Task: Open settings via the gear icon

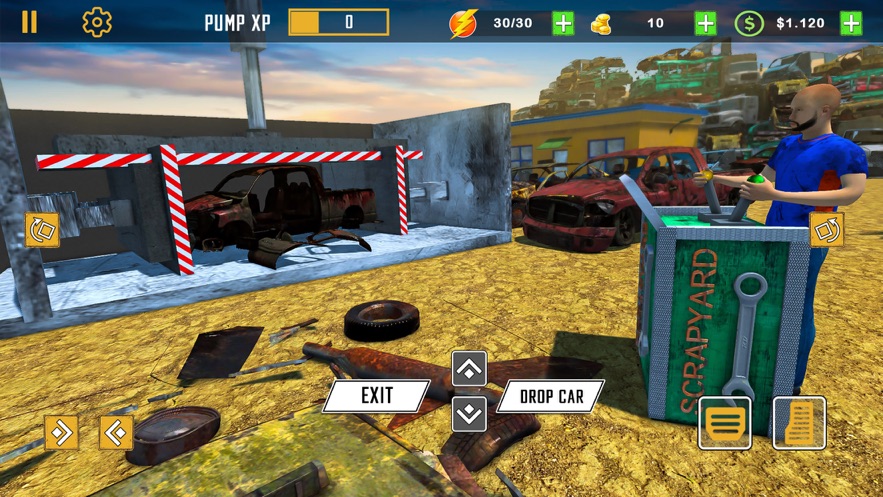Action: 97,22
